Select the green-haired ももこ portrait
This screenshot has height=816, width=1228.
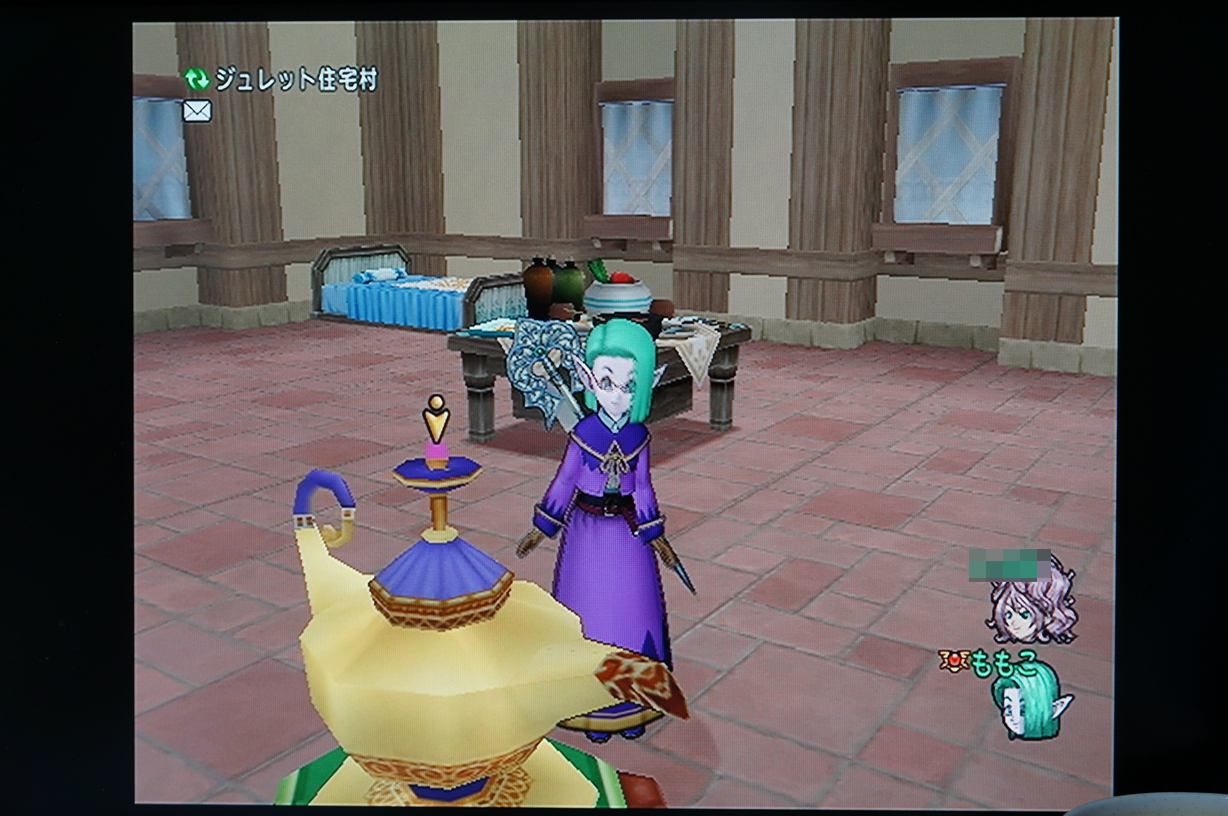click(x=1030, y=702)
